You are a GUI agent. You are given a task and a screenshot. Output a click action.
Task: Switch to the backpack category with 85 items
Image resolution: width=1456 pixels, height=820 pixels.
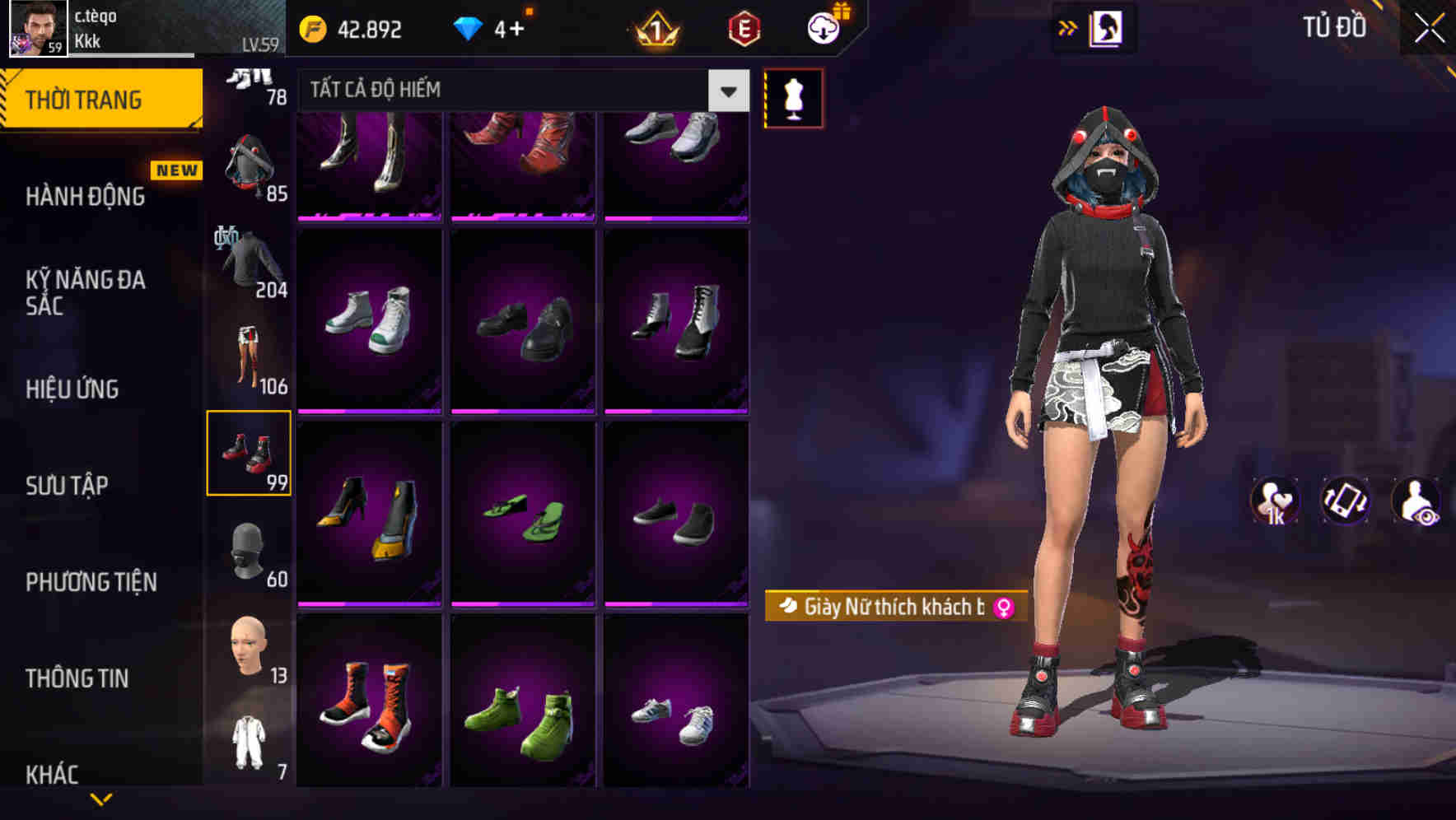click(247, 165)
